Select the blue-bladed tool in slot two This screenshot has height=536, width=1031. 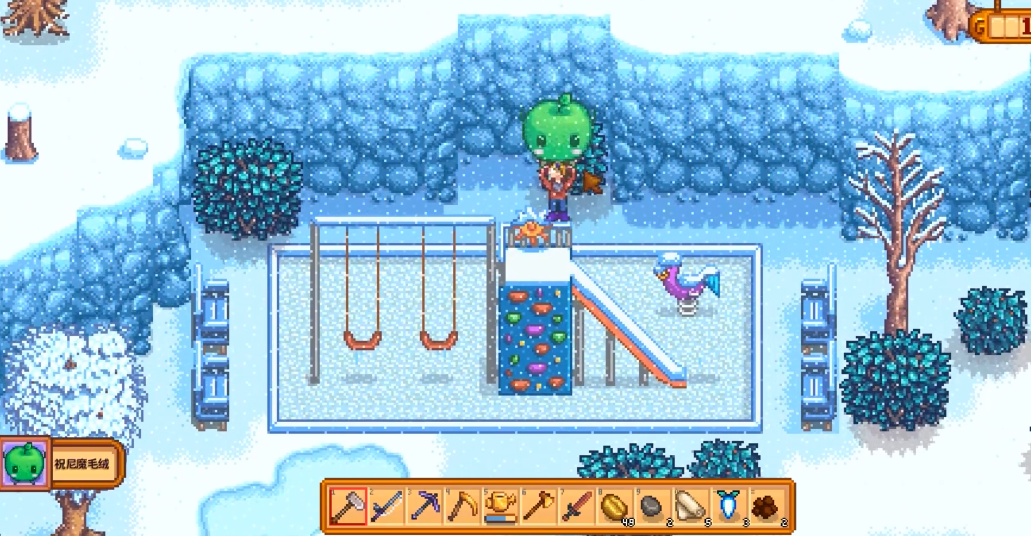pyautogui.click(x=387, y=505)
